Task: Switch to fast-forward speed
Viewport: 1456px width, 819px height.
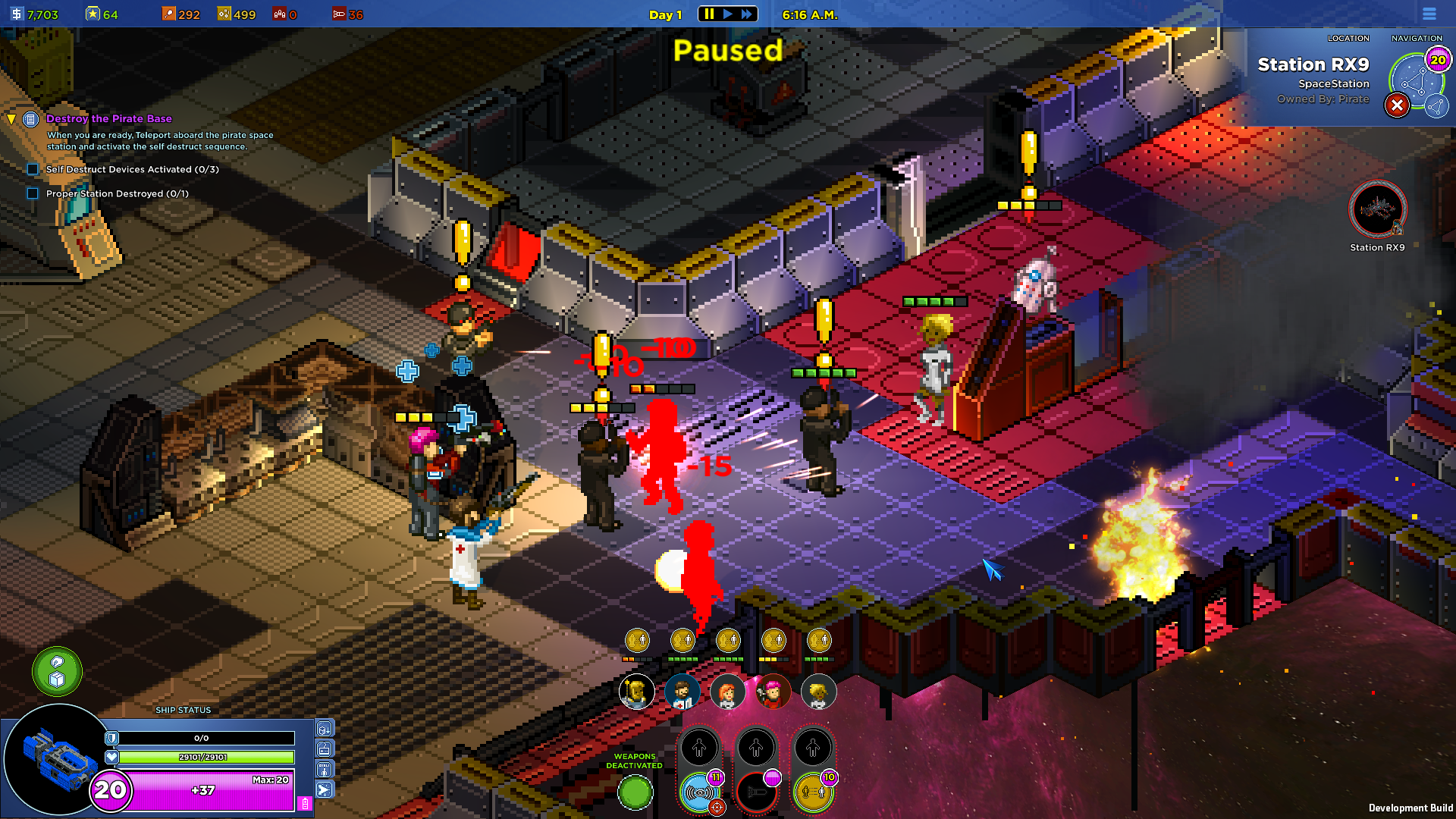Action: pyautogui.click(x=747, y=14)
